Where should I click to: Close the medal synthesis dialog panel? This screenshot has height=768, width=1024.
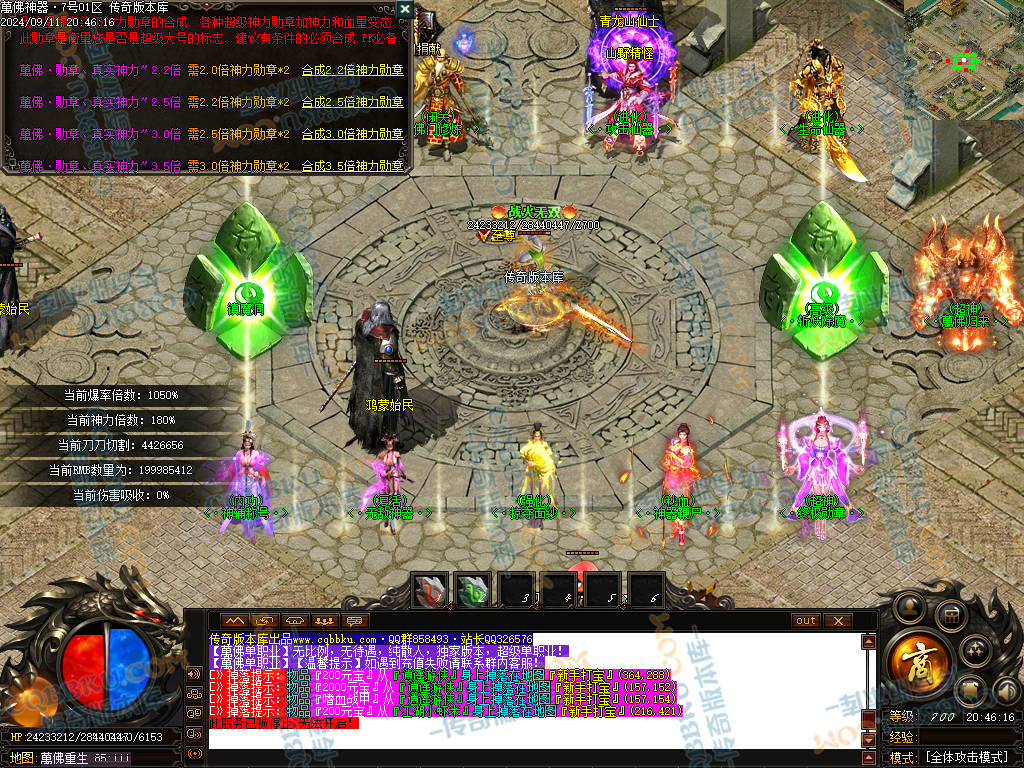tap(404, 9)
